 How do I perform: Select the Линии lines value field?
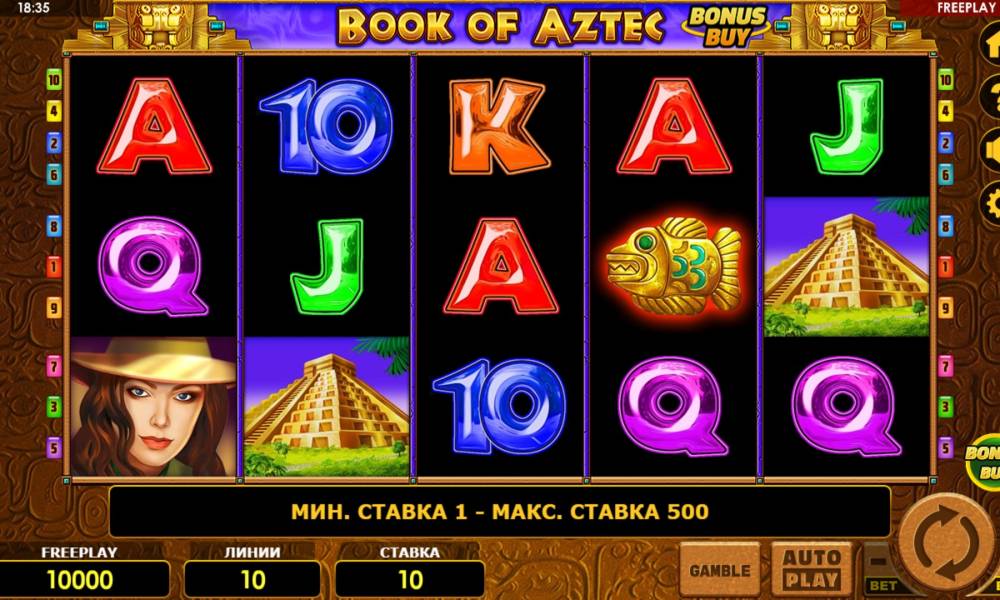pos(253,579)
